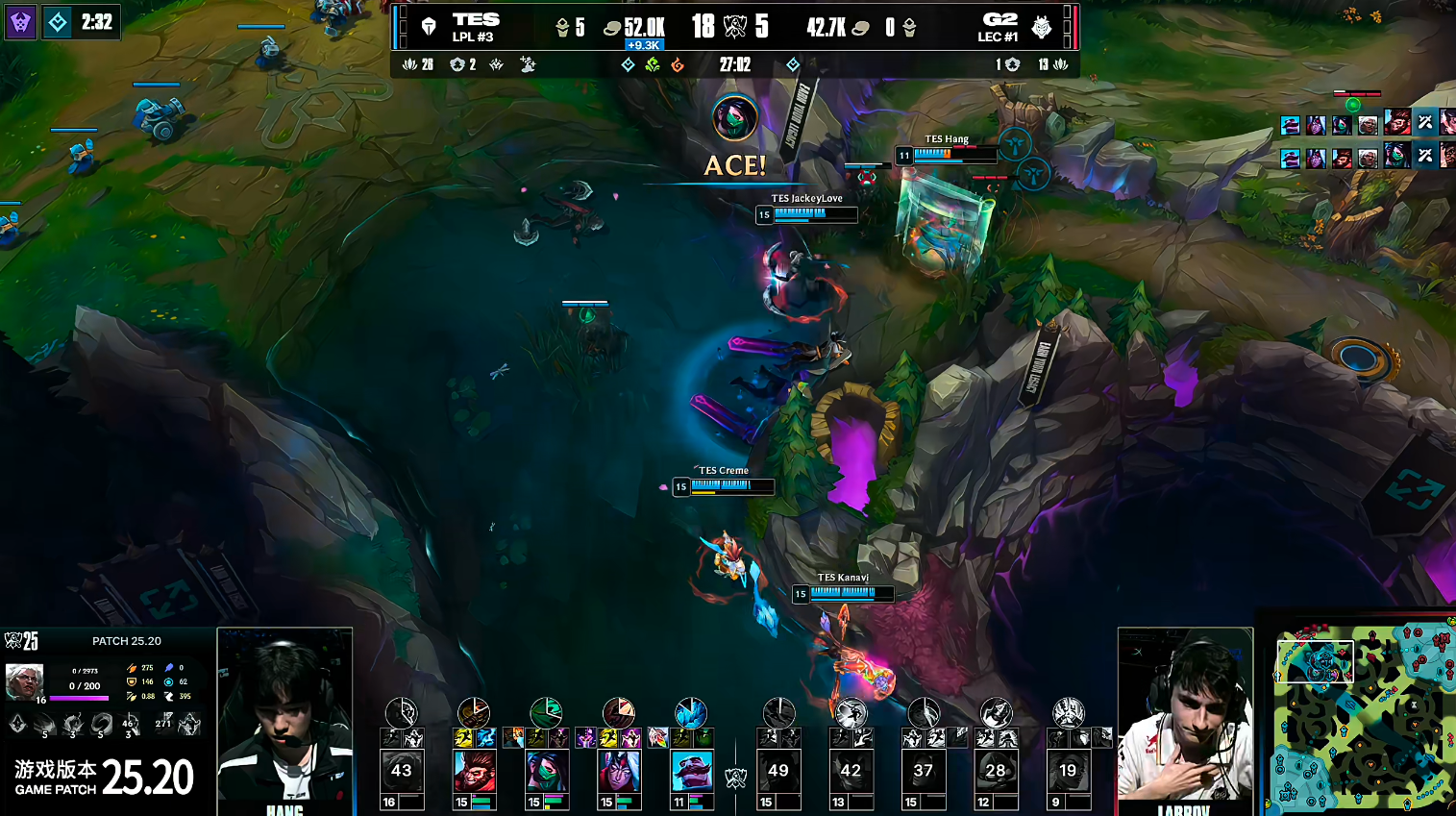
Task: Select the dead champion portrait showing 49
Action: coord(778,772)
